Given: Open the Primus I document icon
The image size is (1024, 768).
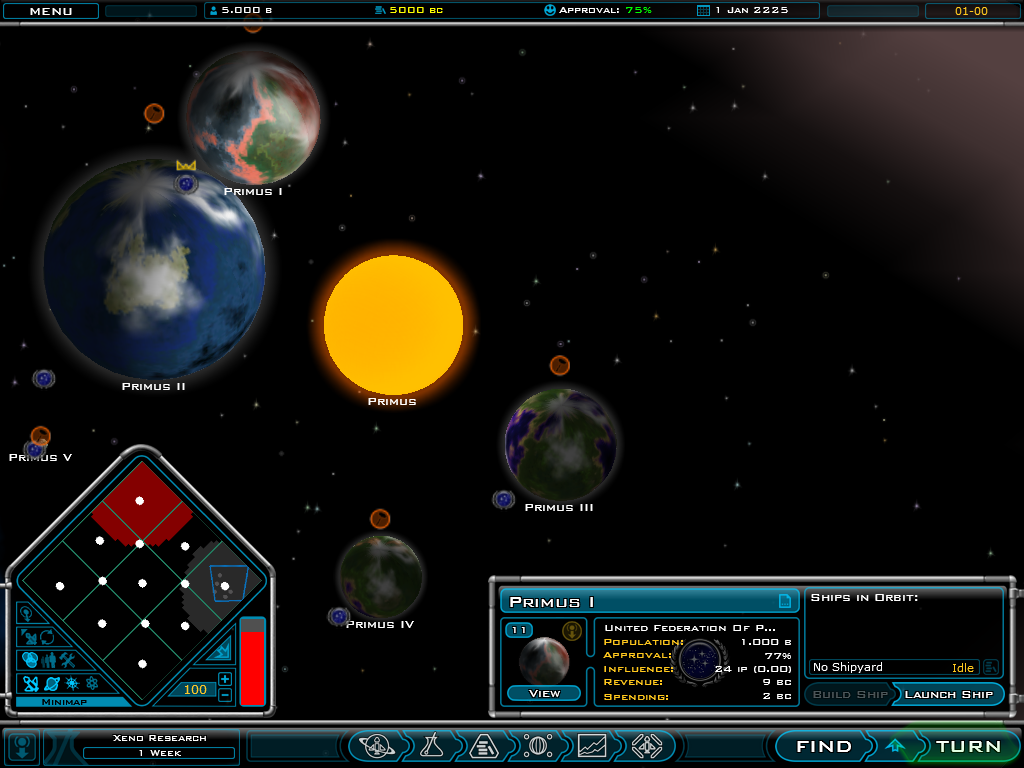Looking at the screenshot, I should [x=785, y=601].
